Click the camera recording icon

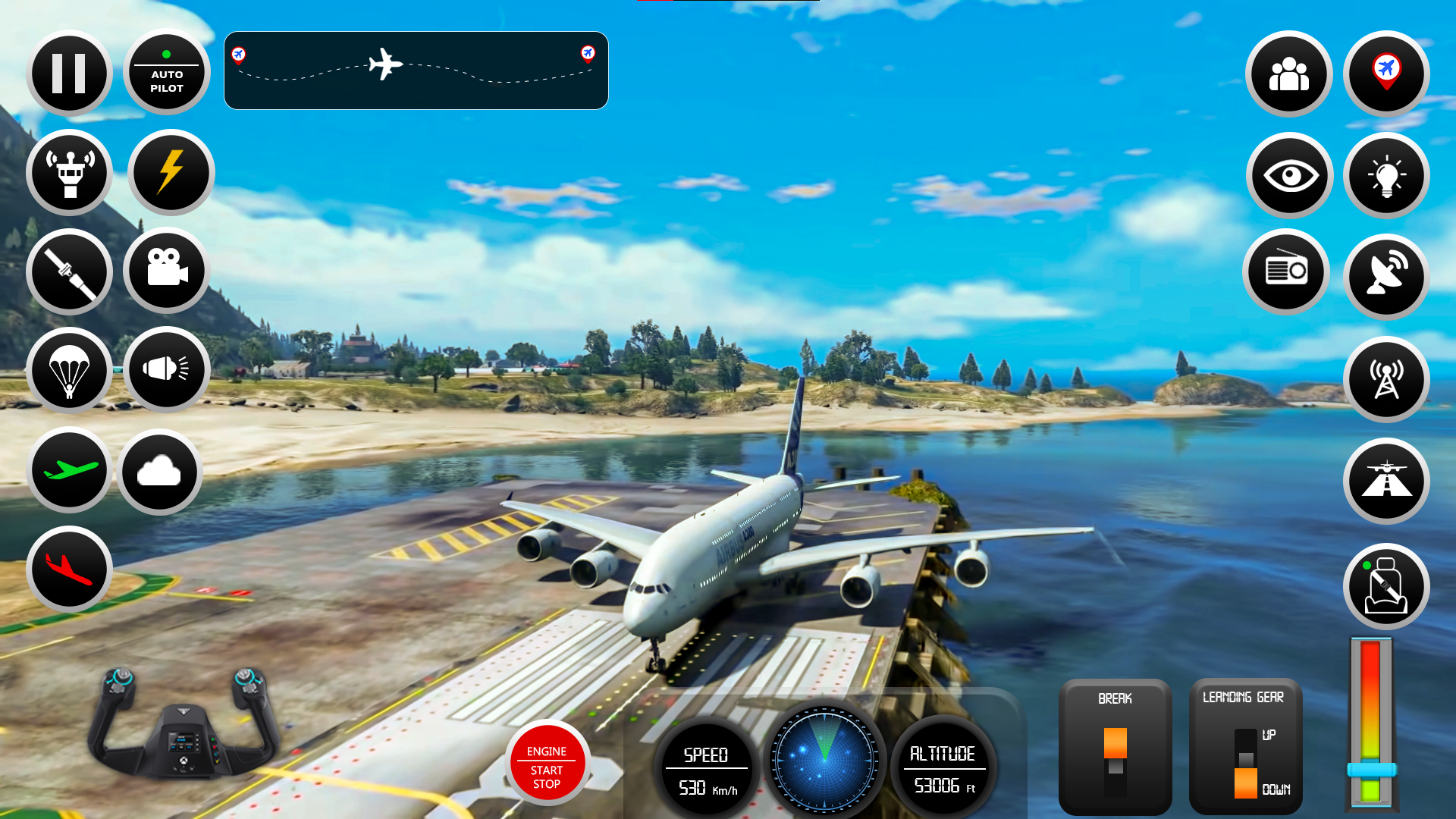(166, 271)
